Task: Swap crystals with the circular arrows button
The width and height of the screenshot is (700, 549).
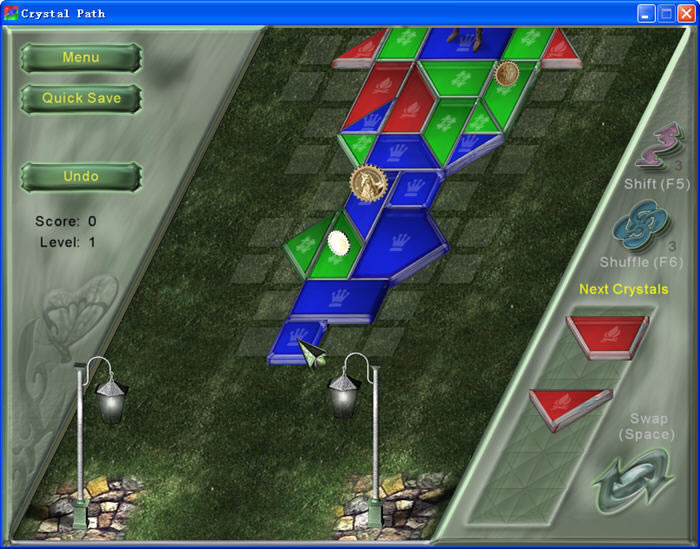Action: (631, 480)
